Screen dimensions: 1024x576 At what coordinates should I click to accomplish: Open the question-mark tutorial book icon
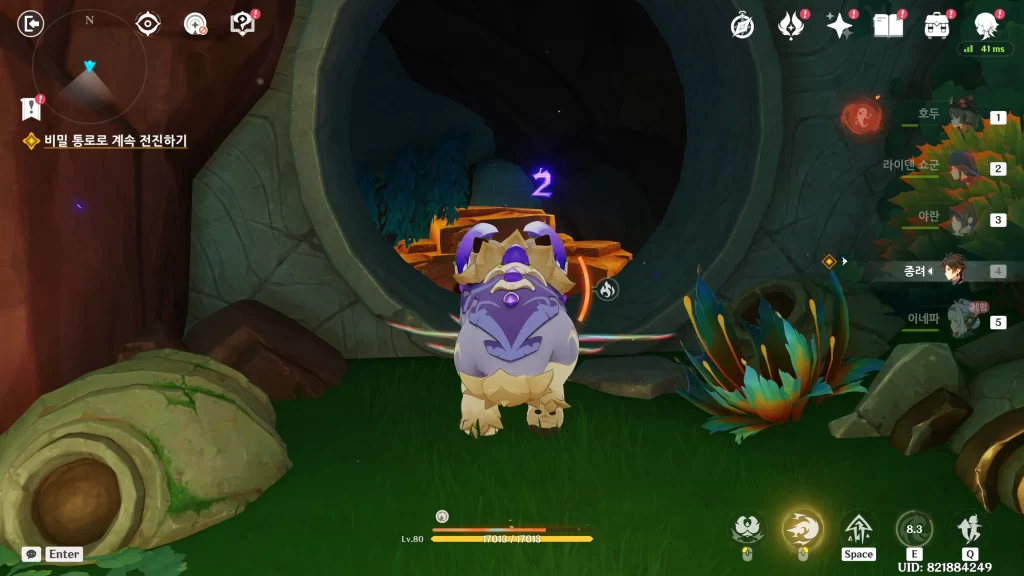242,24
